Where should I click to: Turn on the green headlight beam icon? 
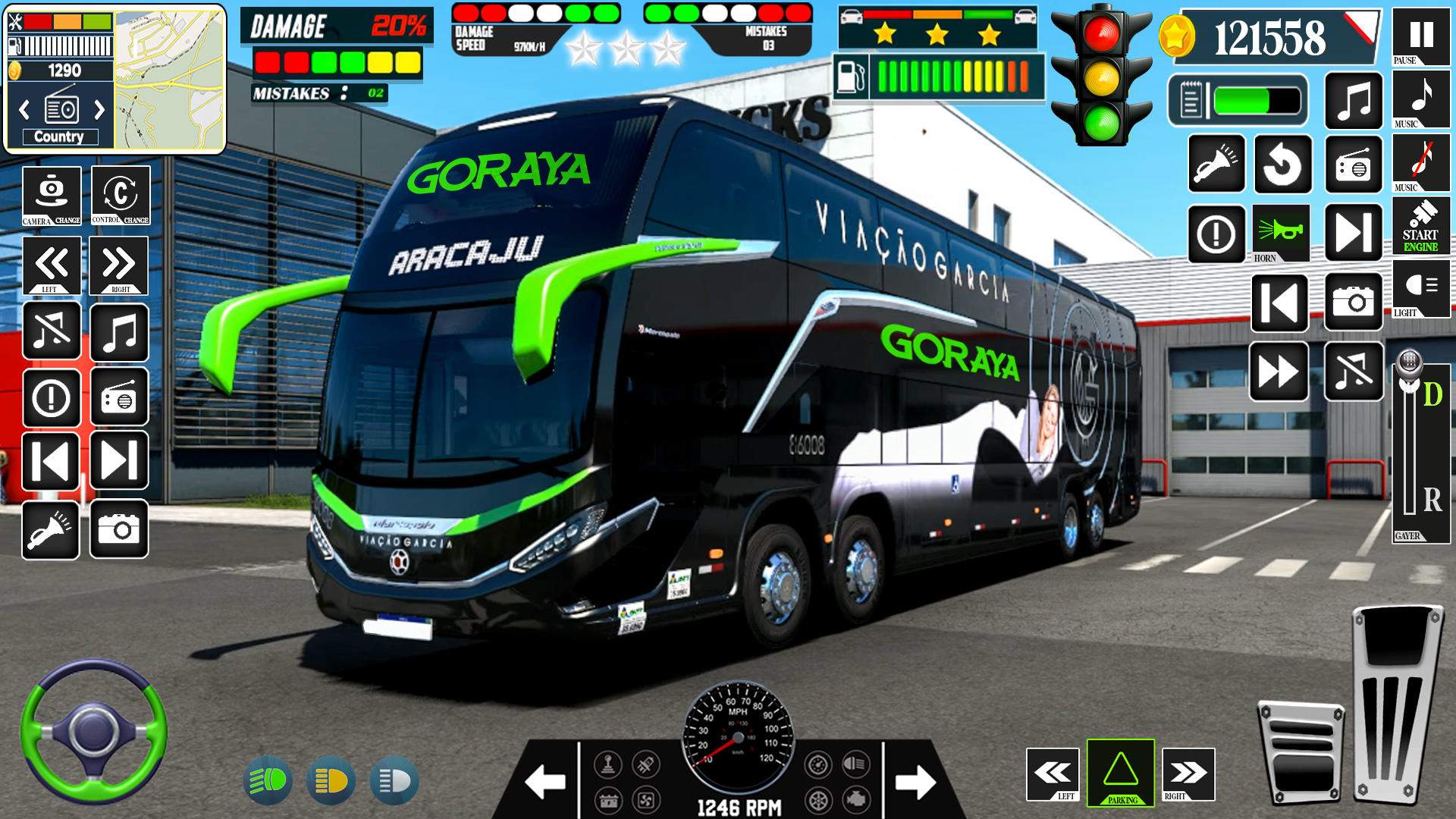(x=268, y=780)
